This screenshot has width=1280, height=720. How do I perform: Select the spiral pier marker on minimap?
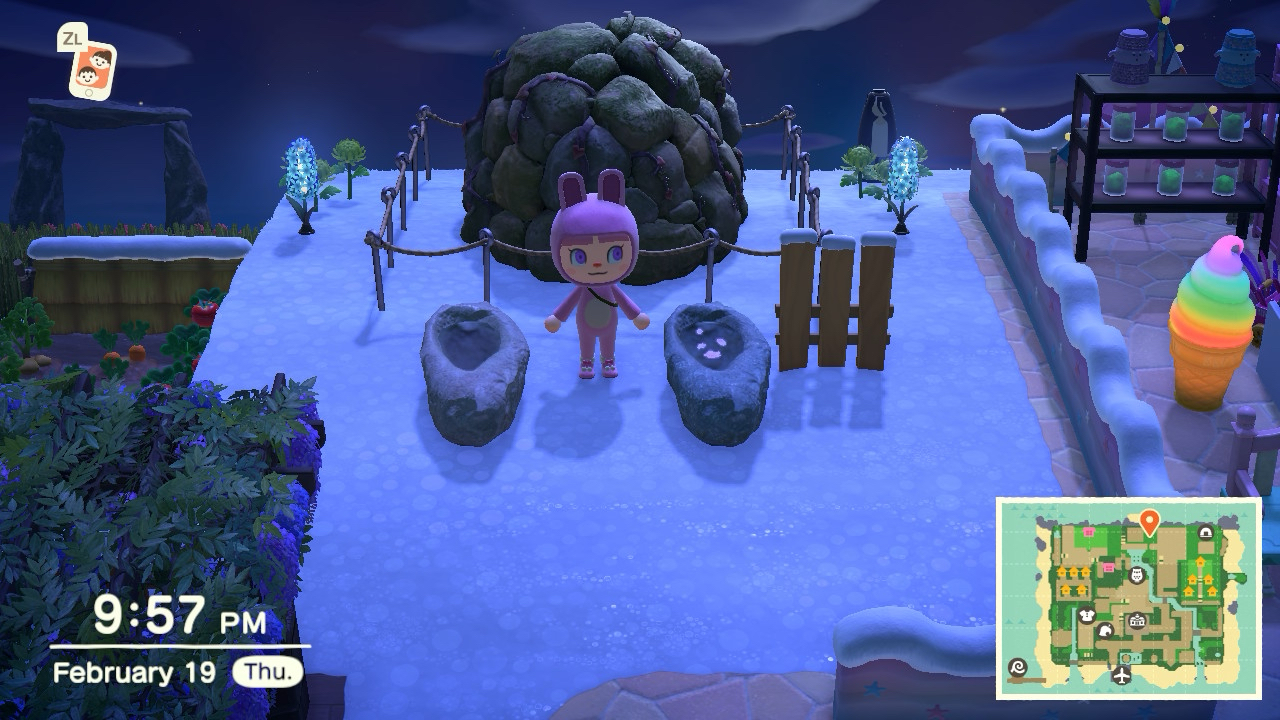1019,667
